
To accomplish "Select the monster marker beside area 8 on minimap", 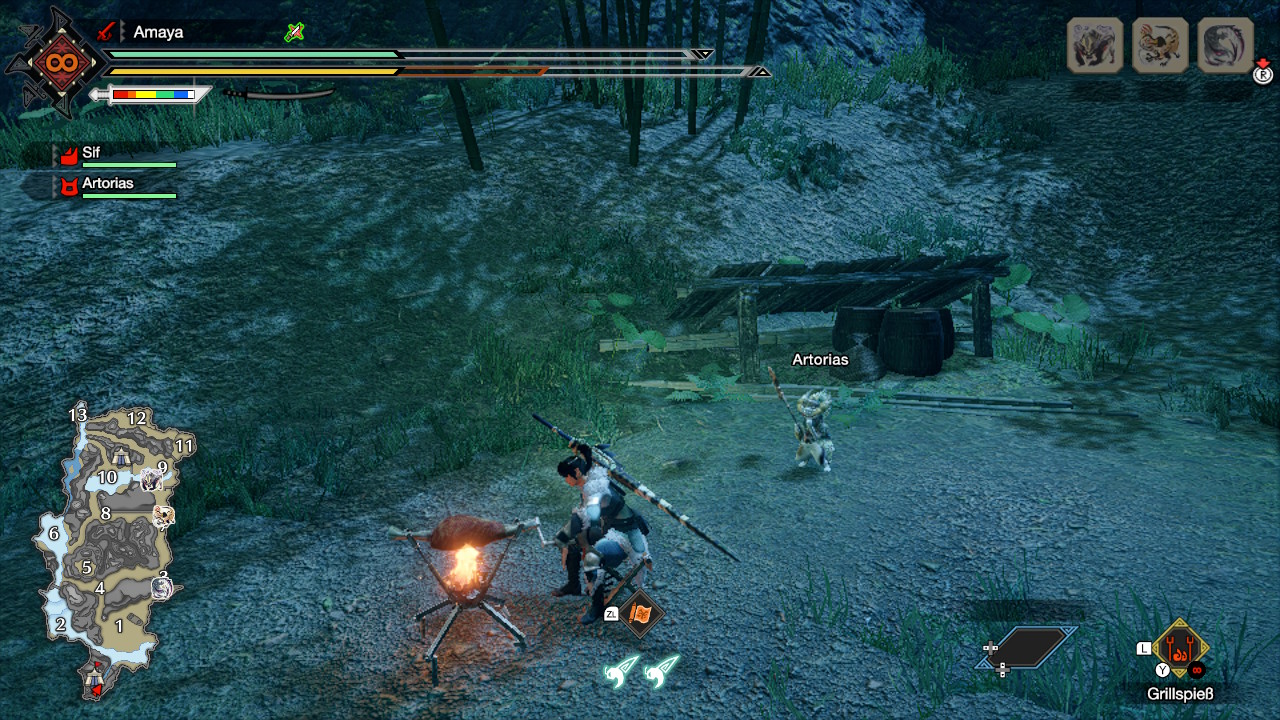I will [164, 516].
